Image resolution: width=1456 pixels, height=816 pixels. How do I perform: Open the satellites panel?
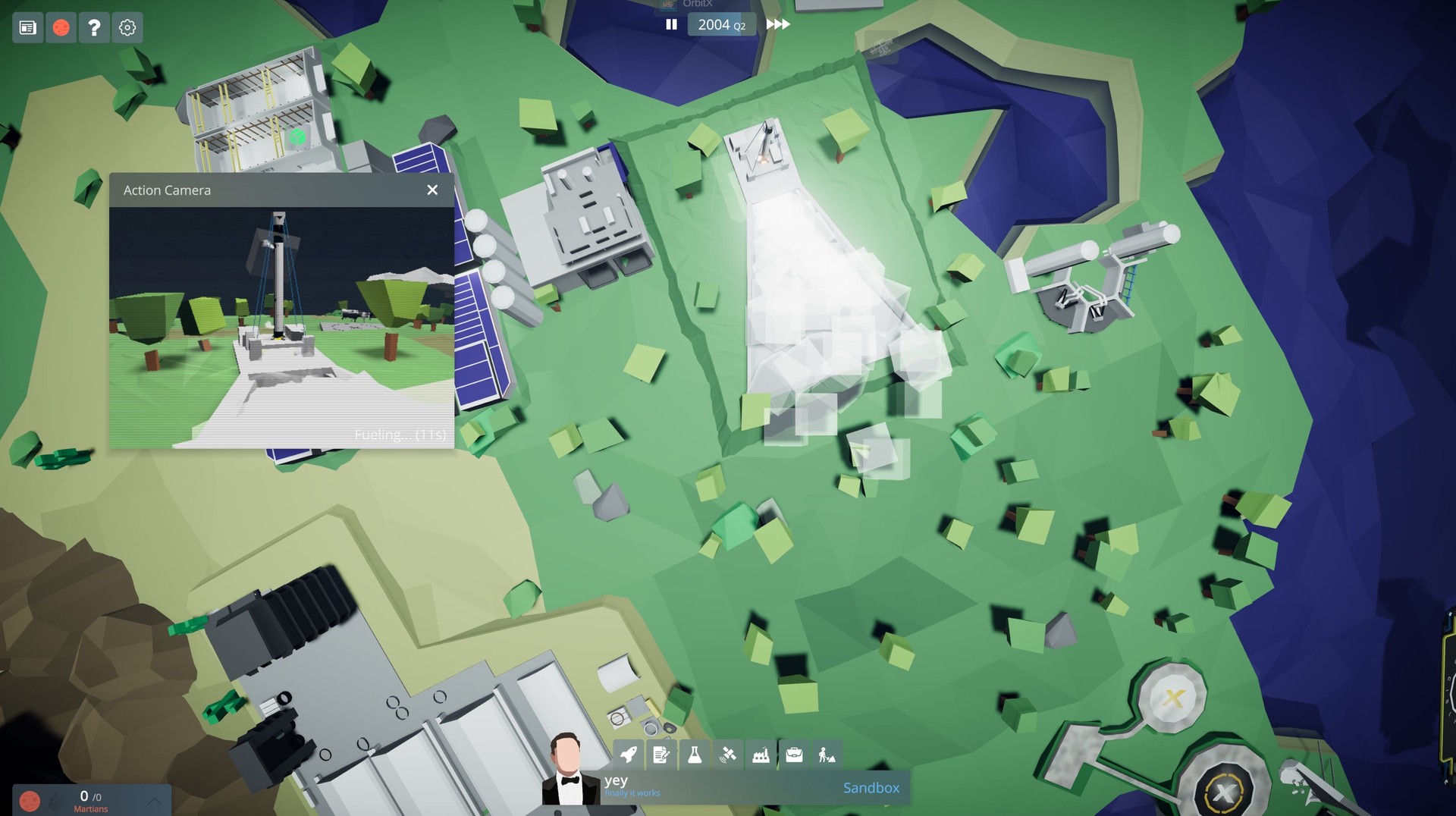728,755
